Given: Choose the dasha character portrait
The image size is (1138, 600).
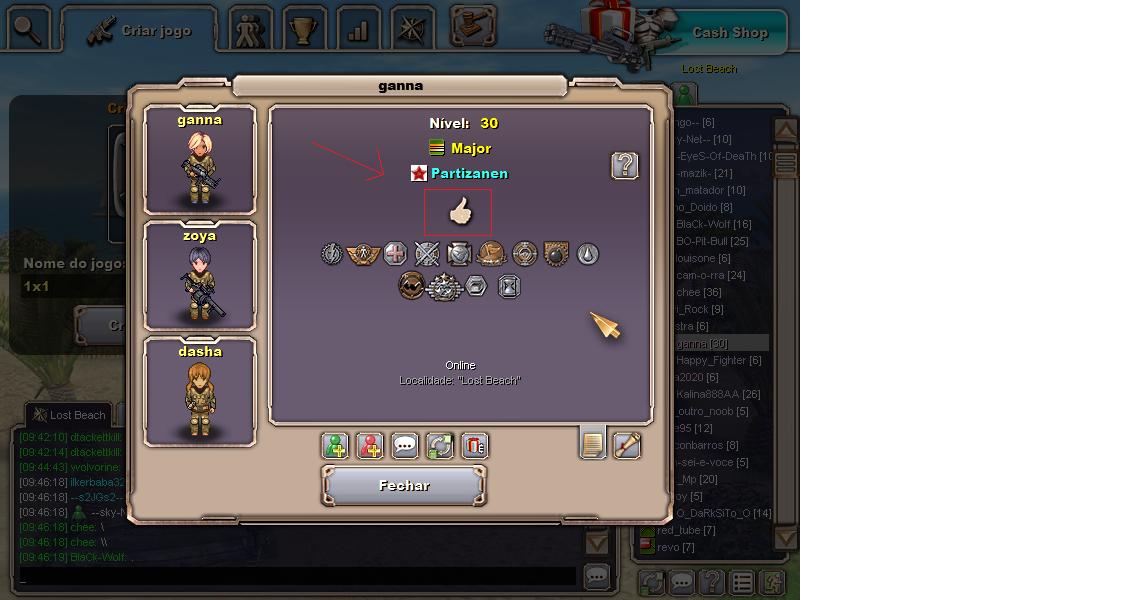Looking at the screenshot, I should point(200,392).
